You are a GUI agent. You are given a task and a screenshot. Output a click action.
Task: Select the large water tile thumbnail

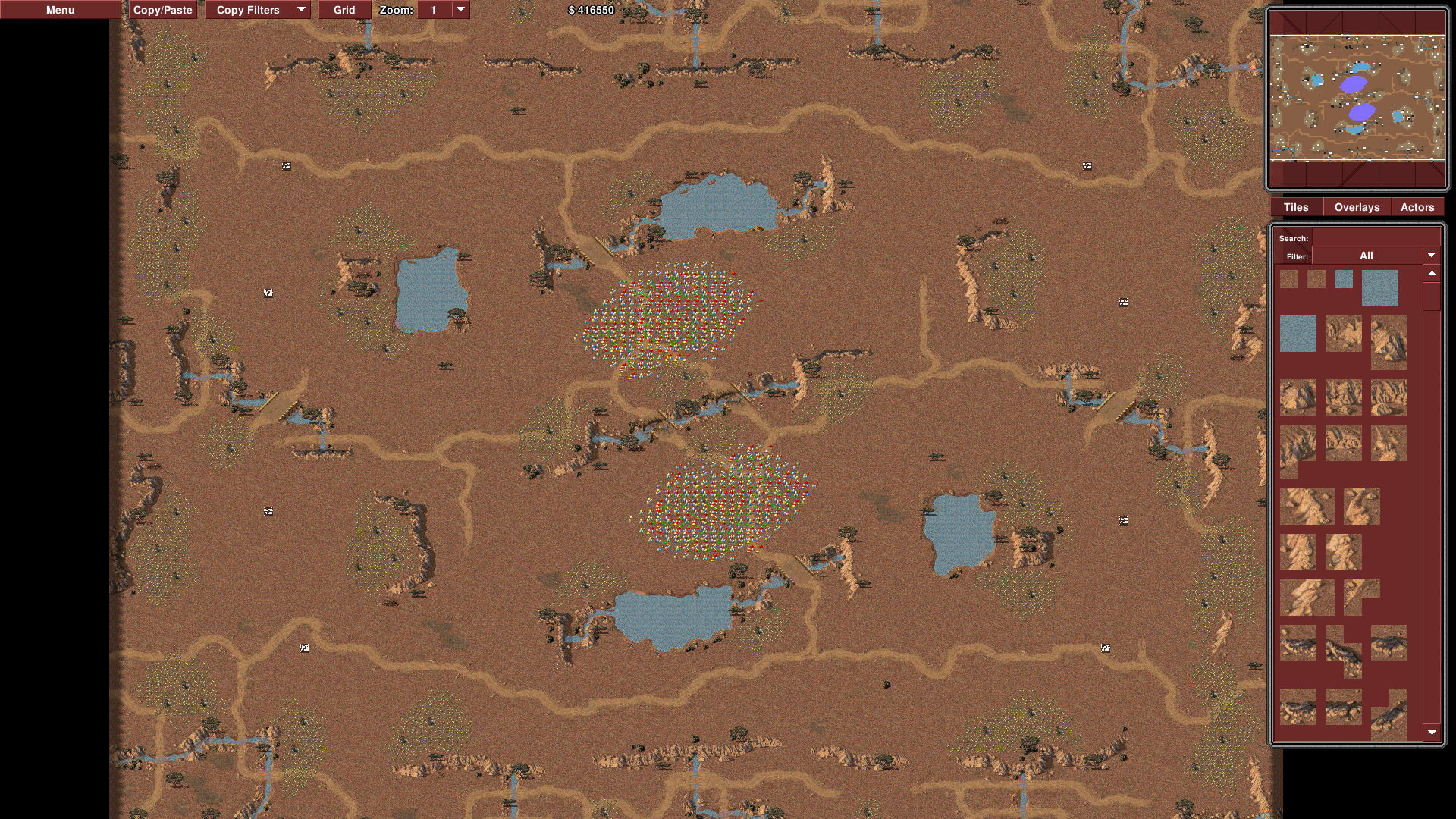coord(1379,288)
